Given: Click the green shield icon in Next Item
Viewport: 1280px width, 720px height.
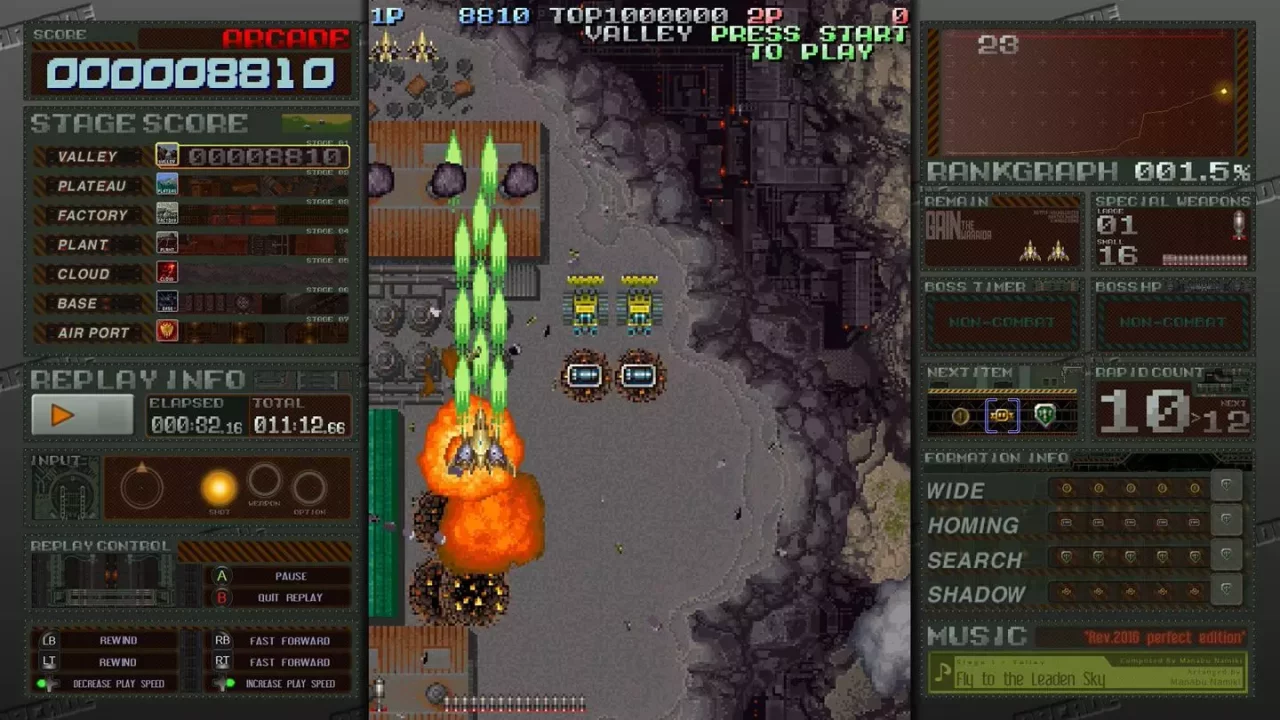Looking at the screenshot, I should pyautogui.click(x=1044, y=416).
